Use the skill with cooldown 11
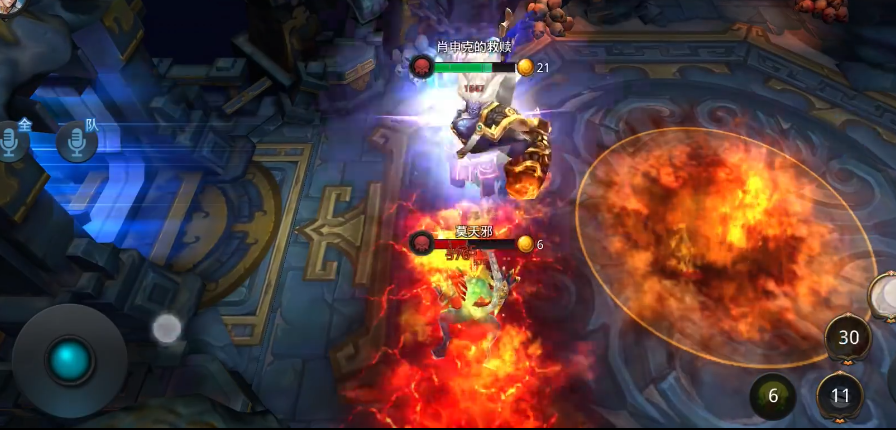 (x=840, y=396)
